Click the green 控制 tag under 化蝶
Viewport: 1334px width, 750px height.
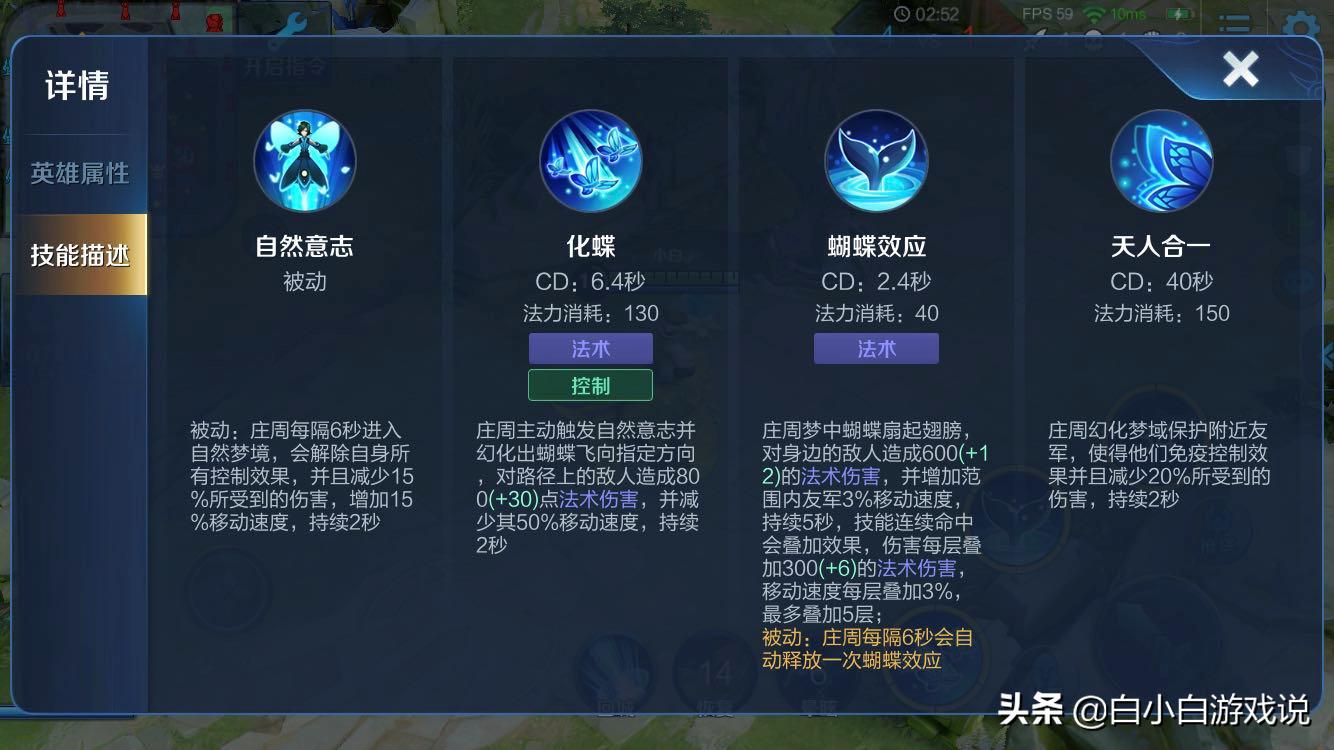589,384
